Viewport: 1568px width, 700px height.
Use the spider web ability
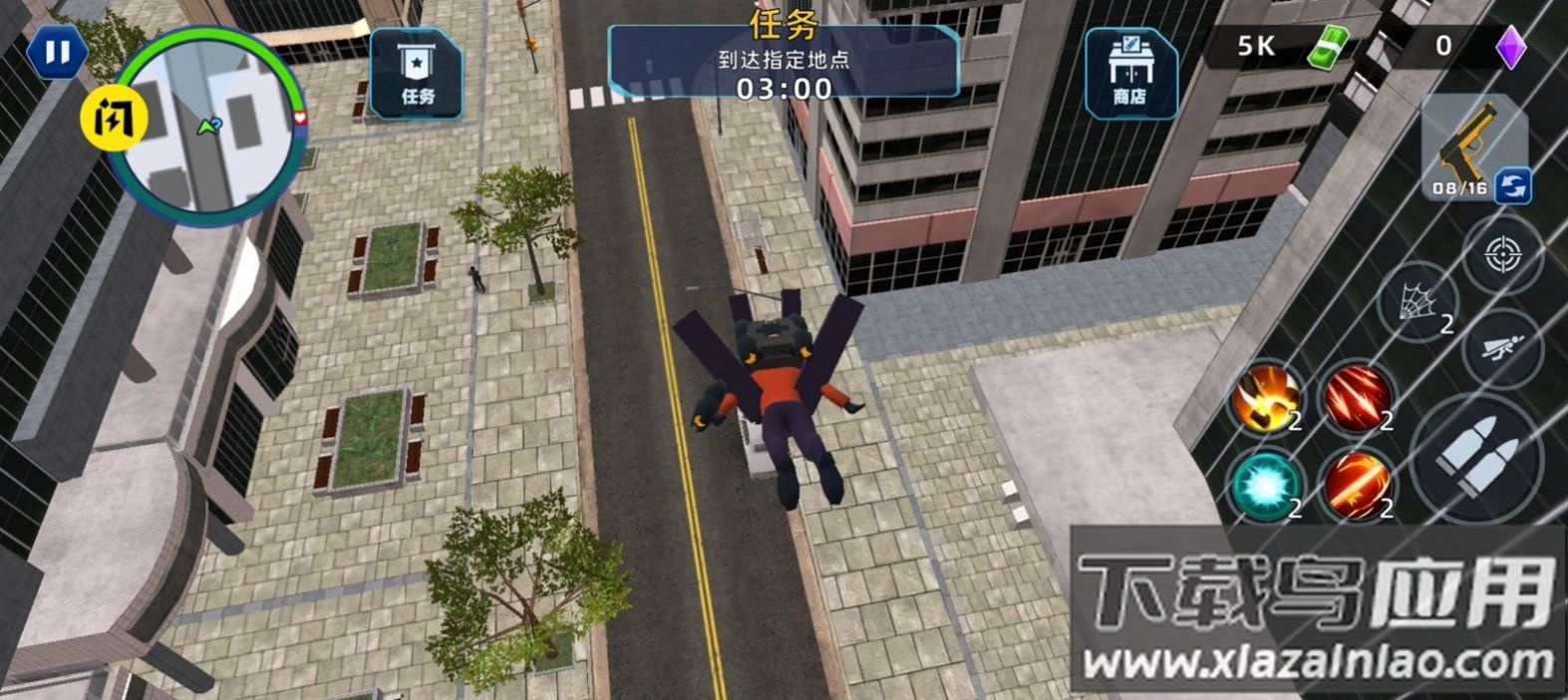pos(1418,301)
